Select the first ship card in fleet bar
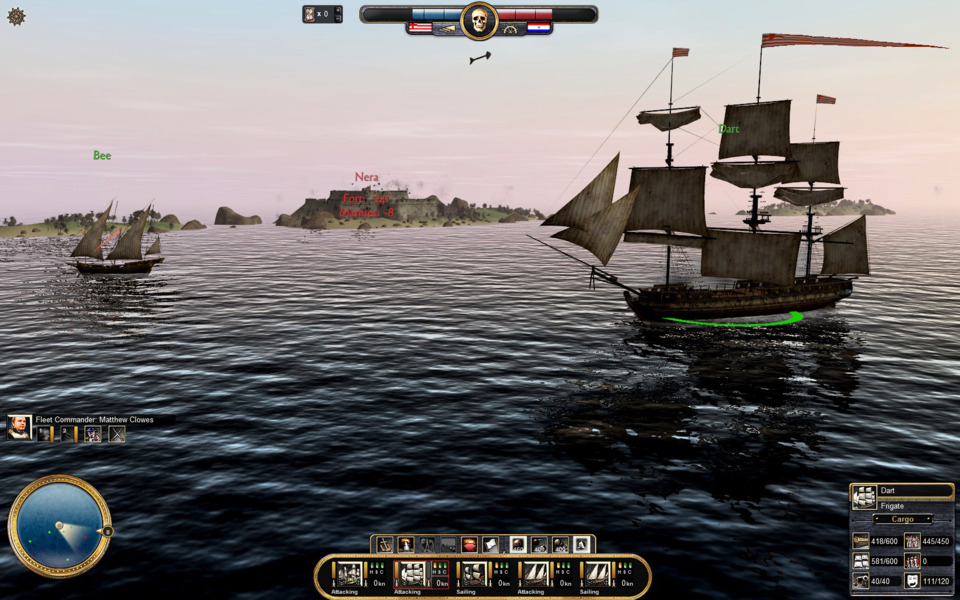The width and height of the screenshot is (960, 600). (349, 574)
